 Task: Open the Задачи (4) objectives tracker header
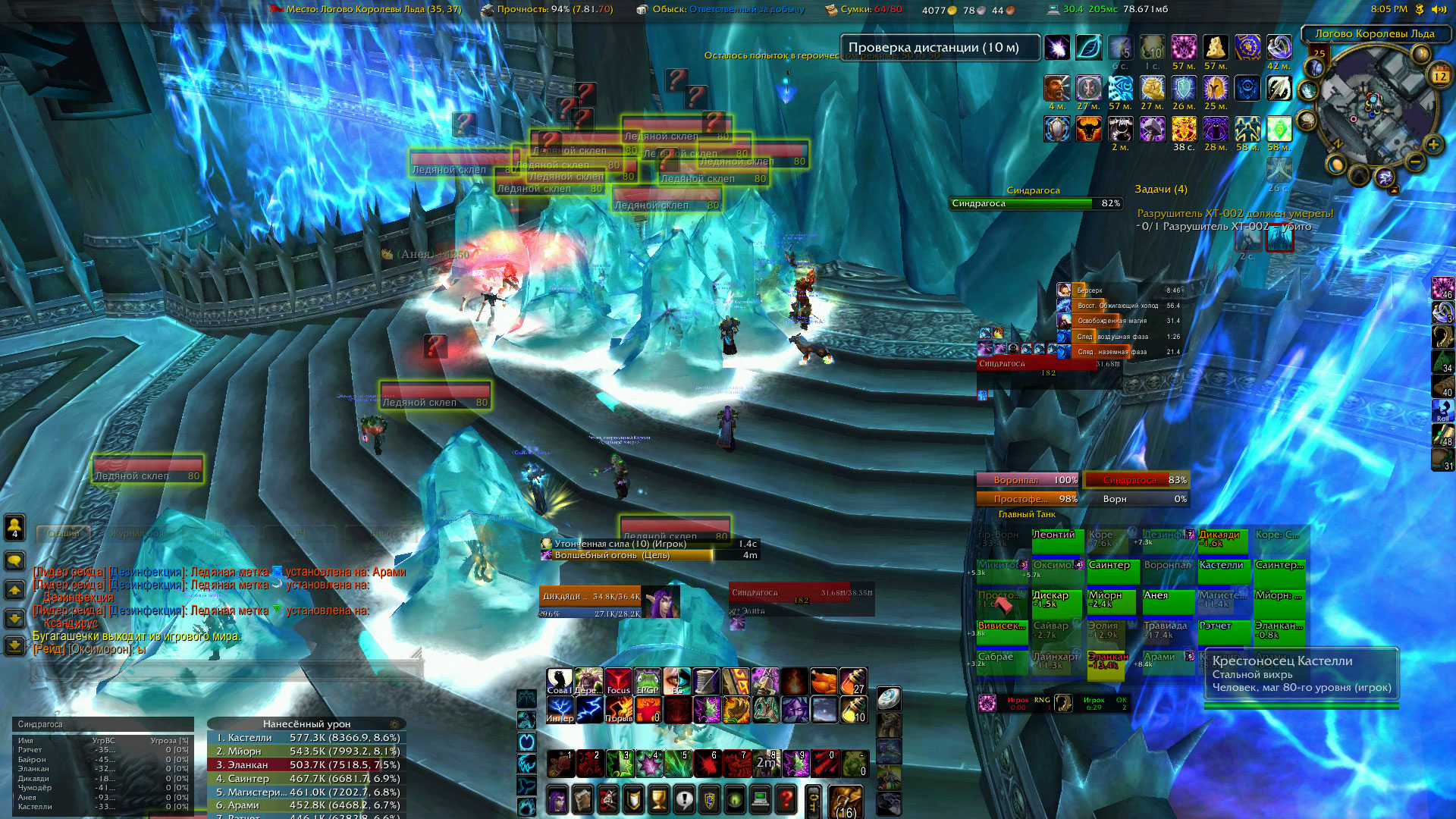1160,189
